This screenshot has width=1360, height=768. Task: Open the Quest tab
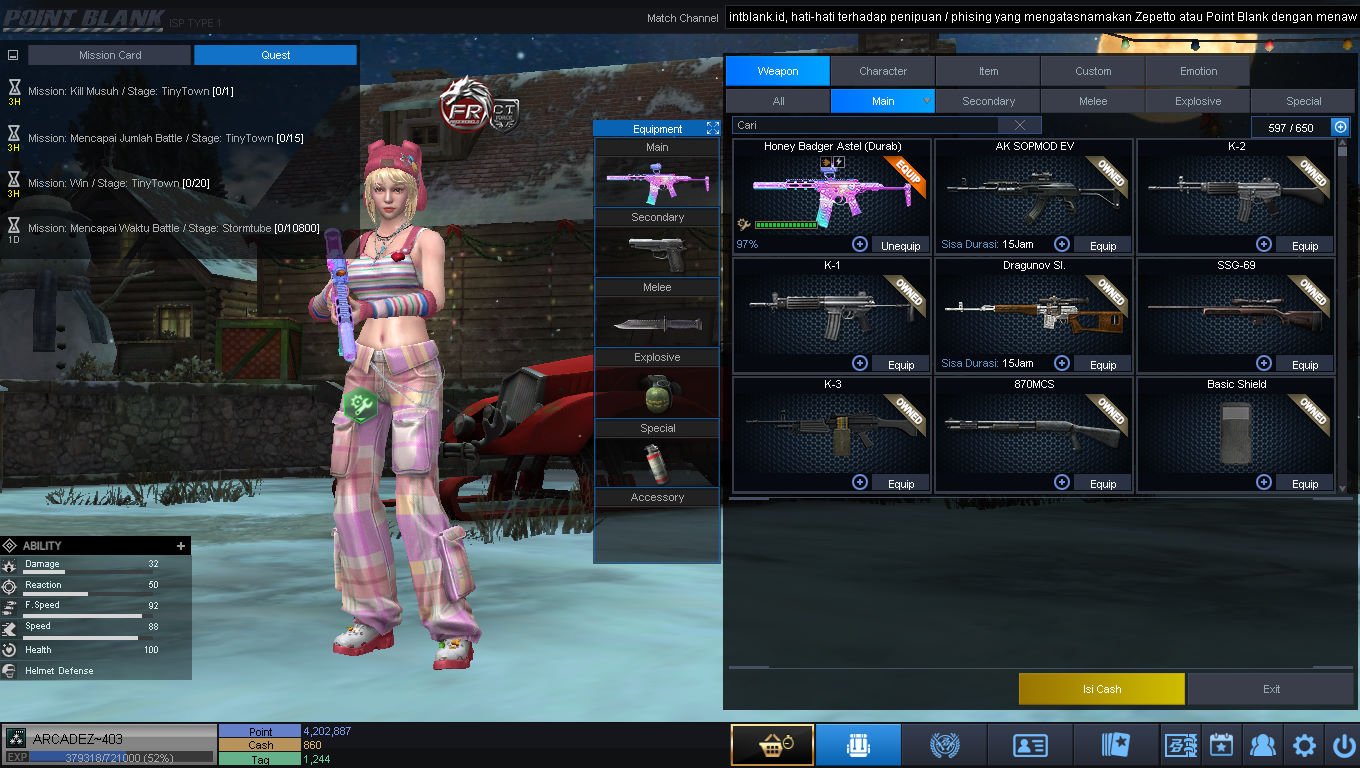click(x=275, y=55)
